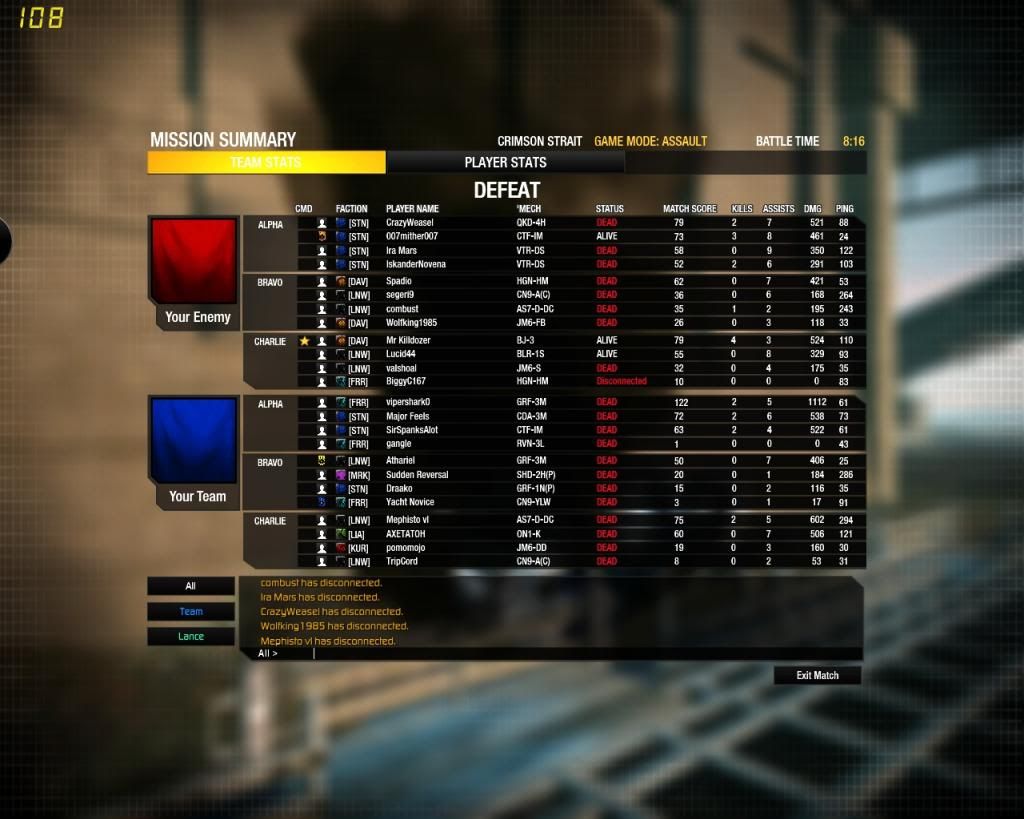Switch chat to Team channel
Image resolution: width=1024 pixels, height=819 pixels.
190,611
